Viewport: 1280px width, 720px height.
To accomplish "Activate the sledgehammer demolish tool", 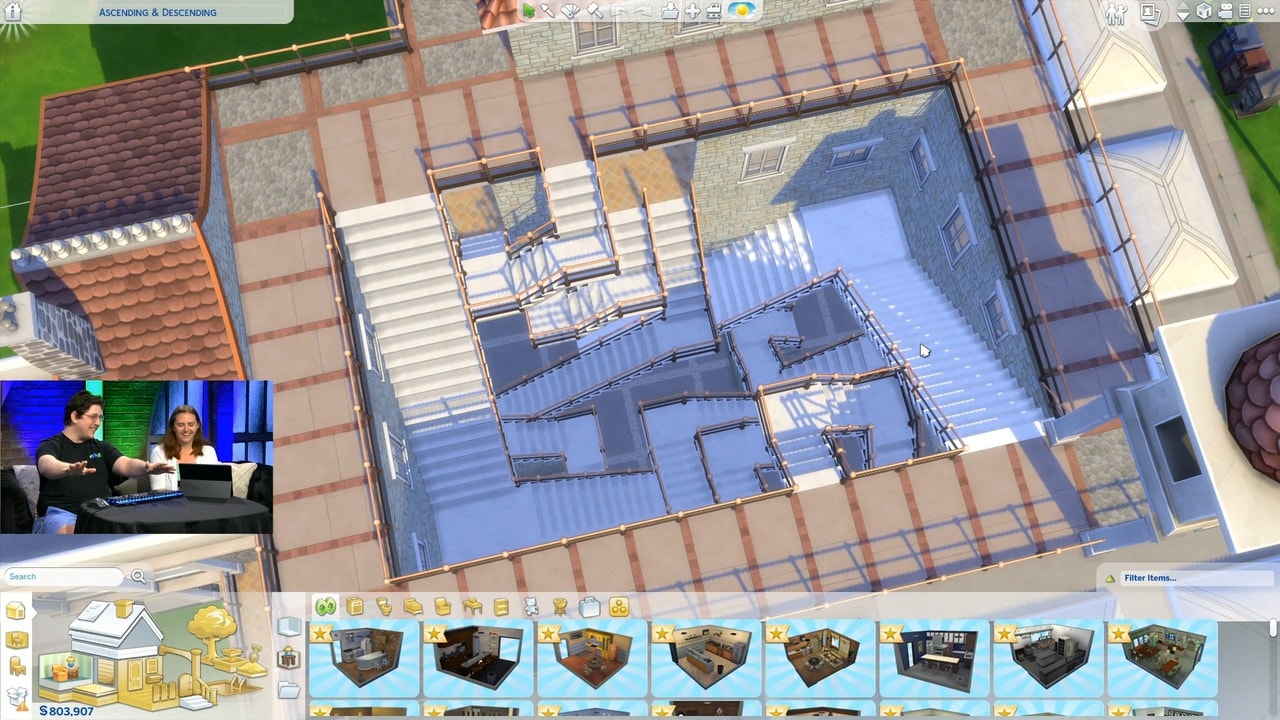I will pyautogui.click(x=594, y=11).
